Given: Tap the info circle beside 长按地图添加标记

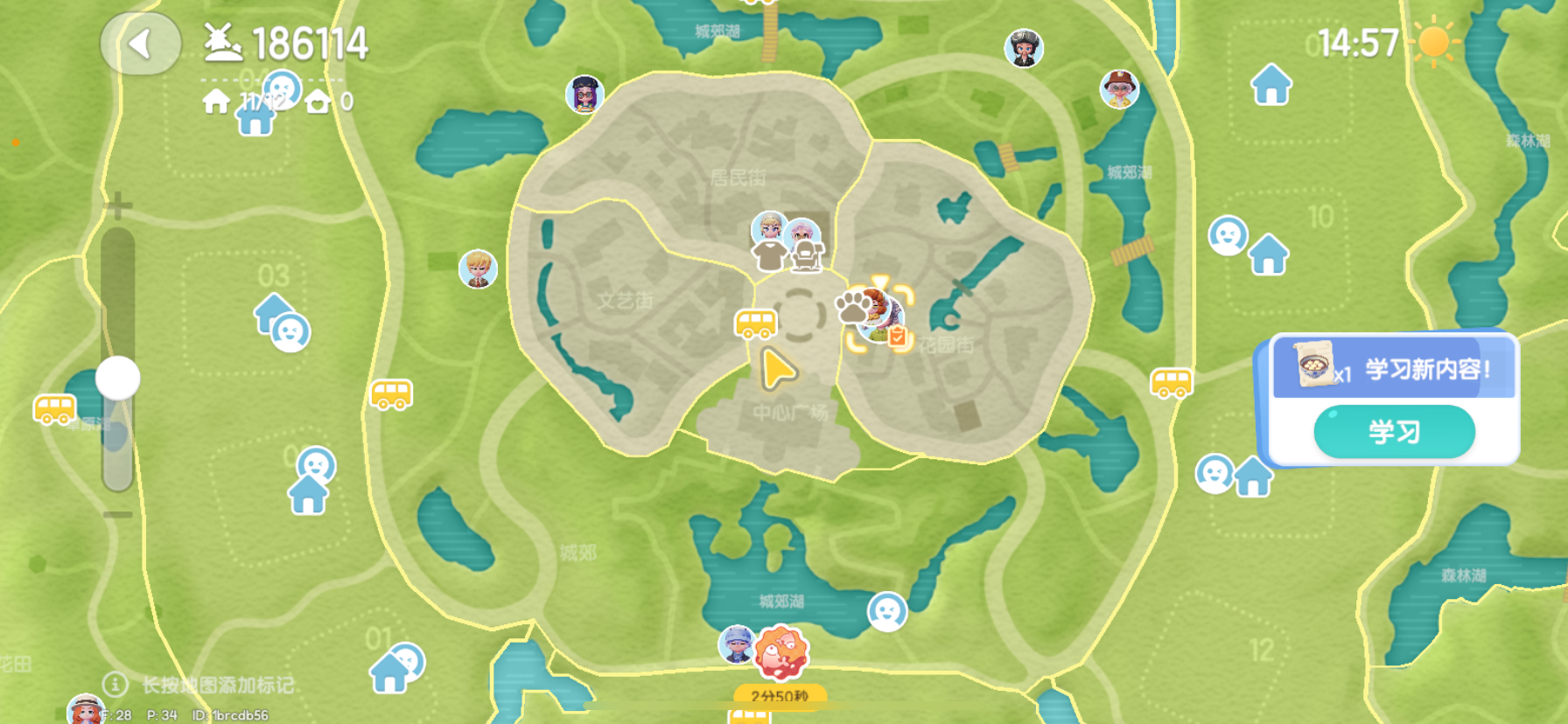Looking at the screenshot, I should click(x=114, y=685).
